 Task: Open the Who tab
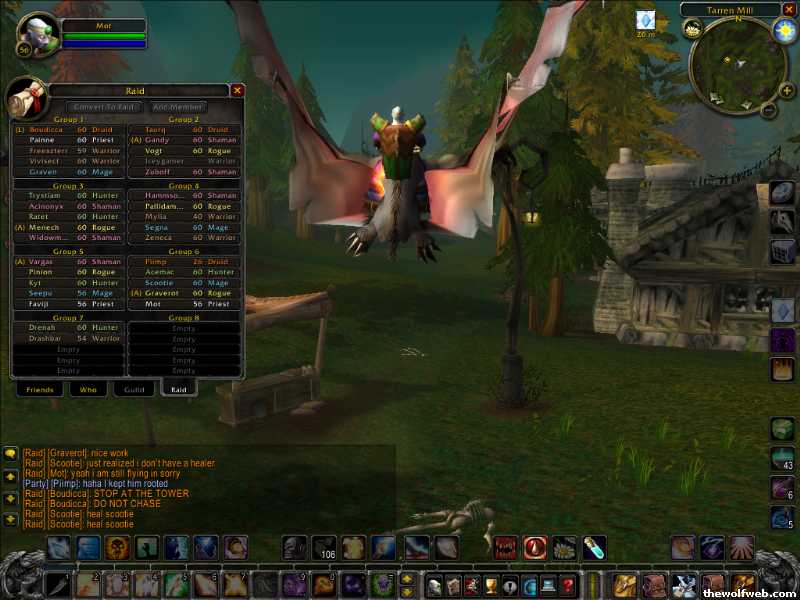point(88,389)
